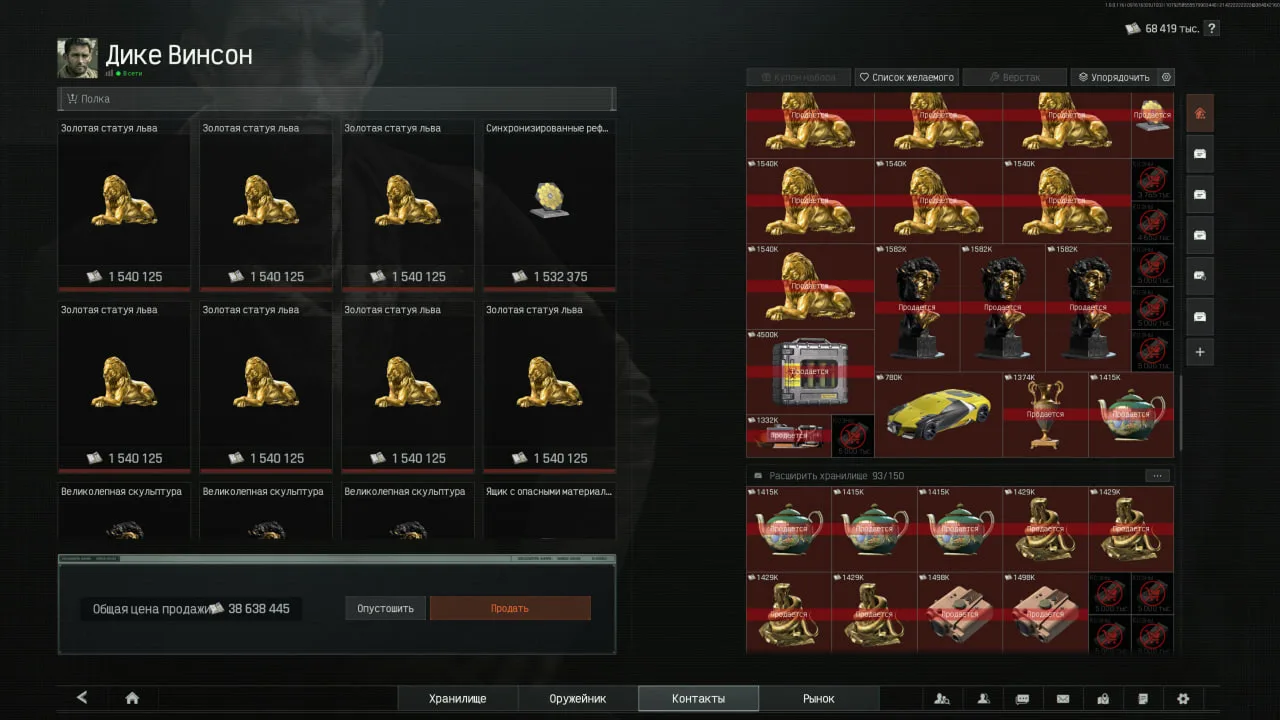Open the three-dots menu on storage header
Image resolution: width=1280 pixels, height=720 pixels.
point(1156,476)
